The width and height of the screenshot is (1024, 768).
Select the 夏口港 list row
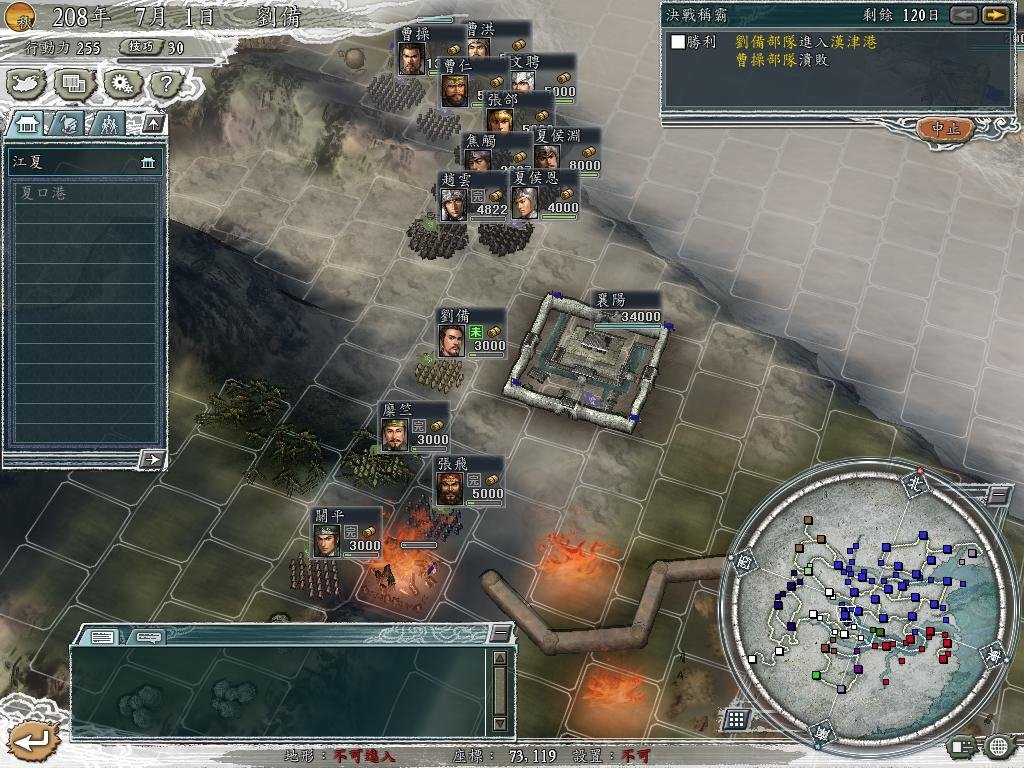click(84, 192)
